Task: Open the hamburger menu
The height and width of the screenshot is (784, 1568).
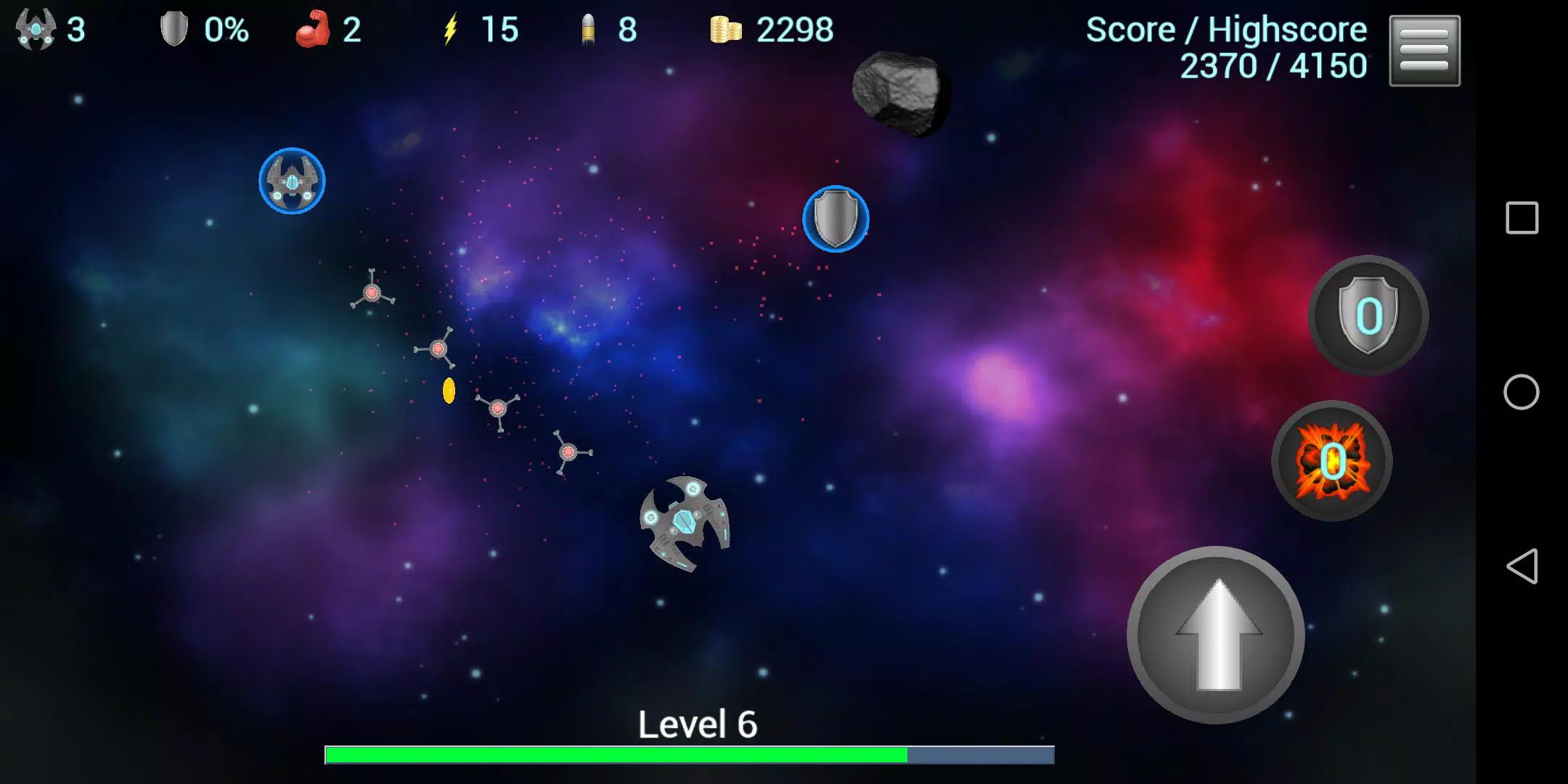Action: pos(1424,51)
